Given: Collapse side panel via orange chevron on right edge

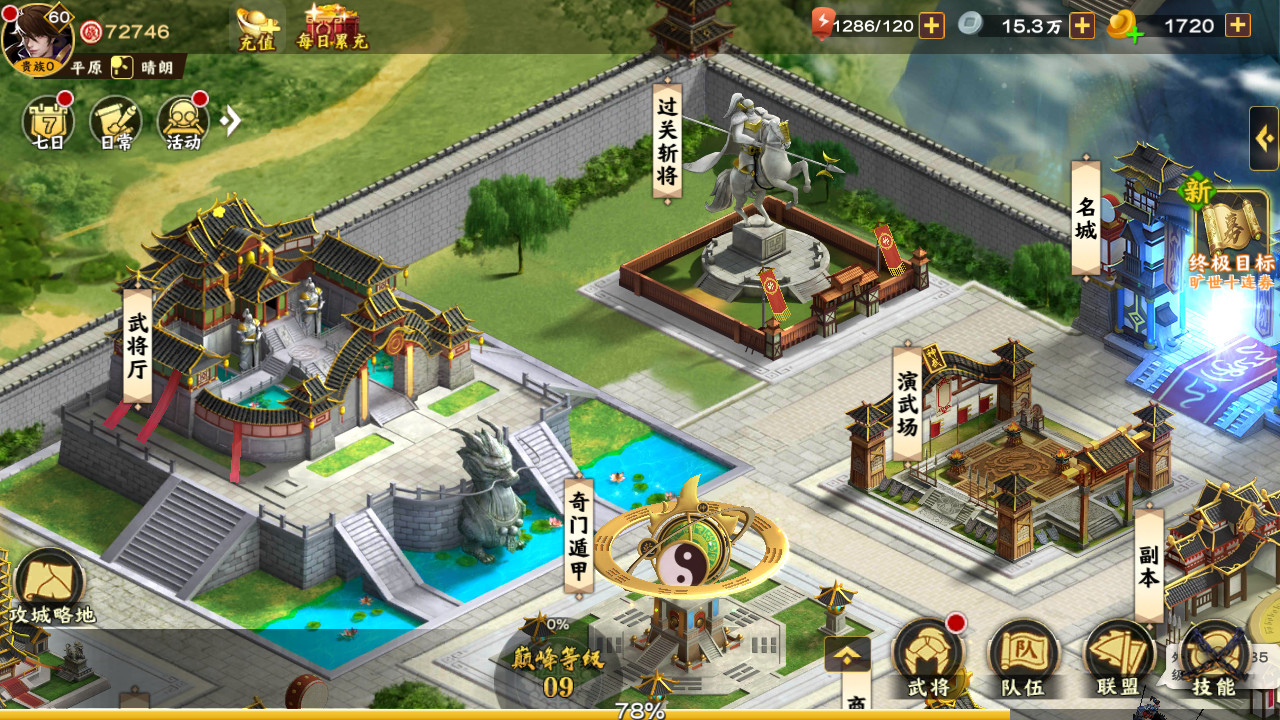Looking at the screenshot, I should click(1266, 138).
